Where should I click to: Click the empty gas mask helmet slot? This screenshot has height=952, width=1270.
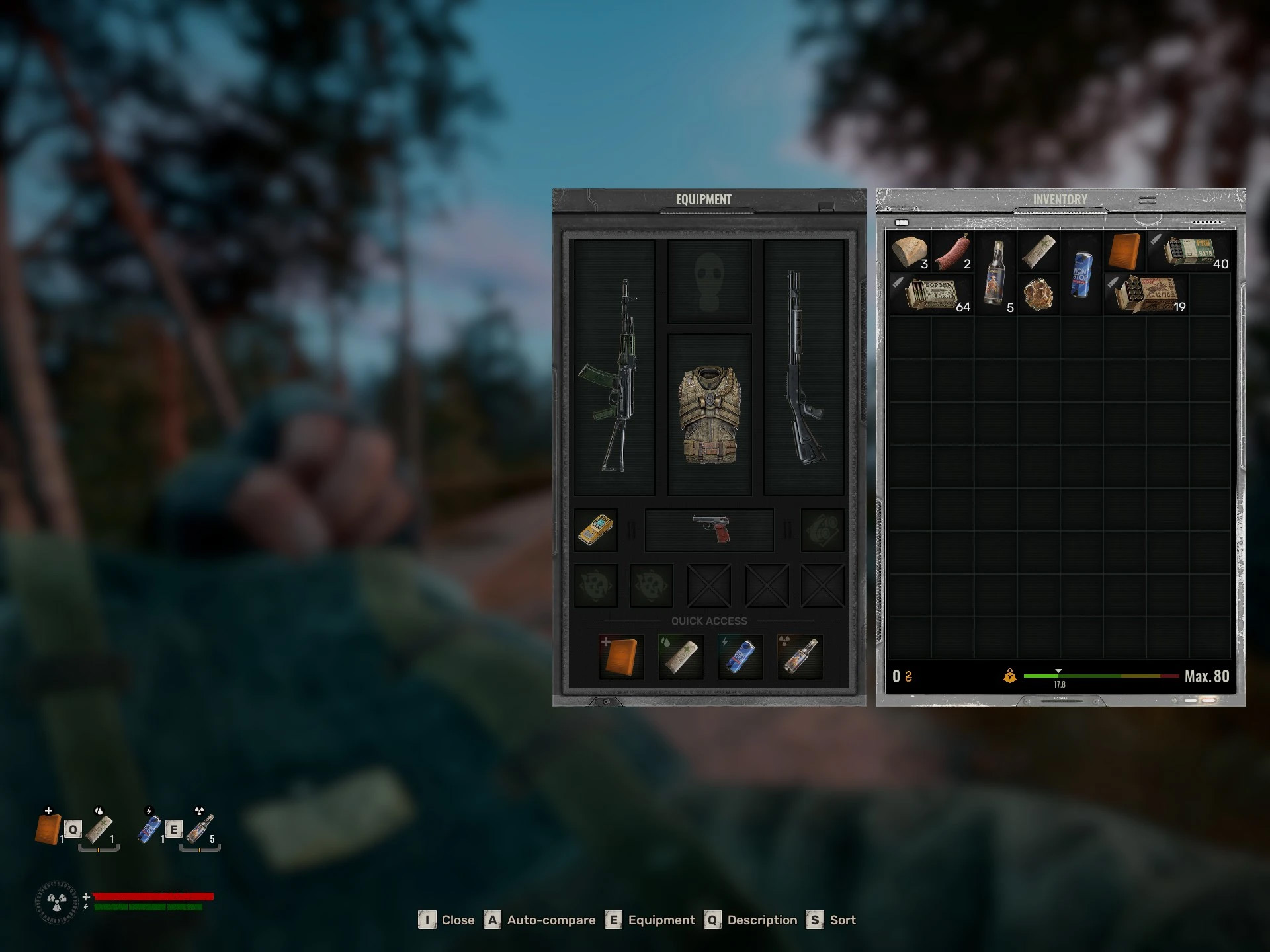point(709,281)
